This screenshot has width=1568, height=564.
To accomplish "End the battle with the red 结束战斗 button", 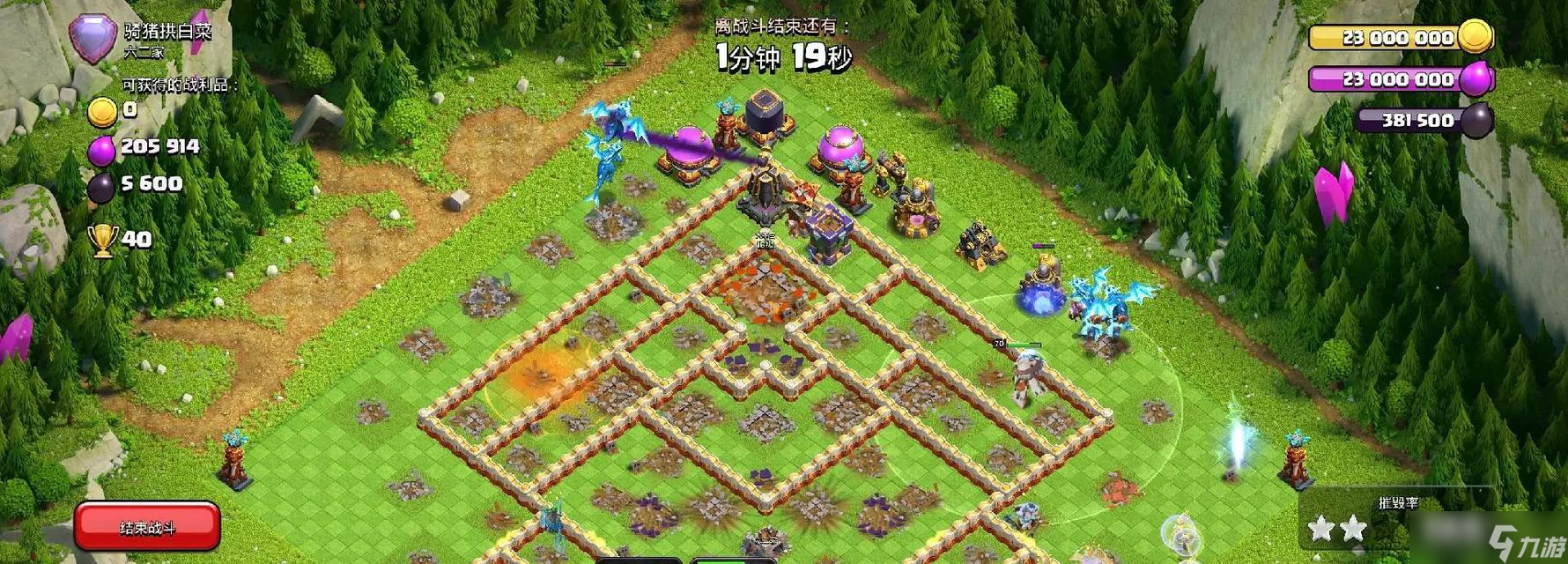I will (x=147, y=527).
